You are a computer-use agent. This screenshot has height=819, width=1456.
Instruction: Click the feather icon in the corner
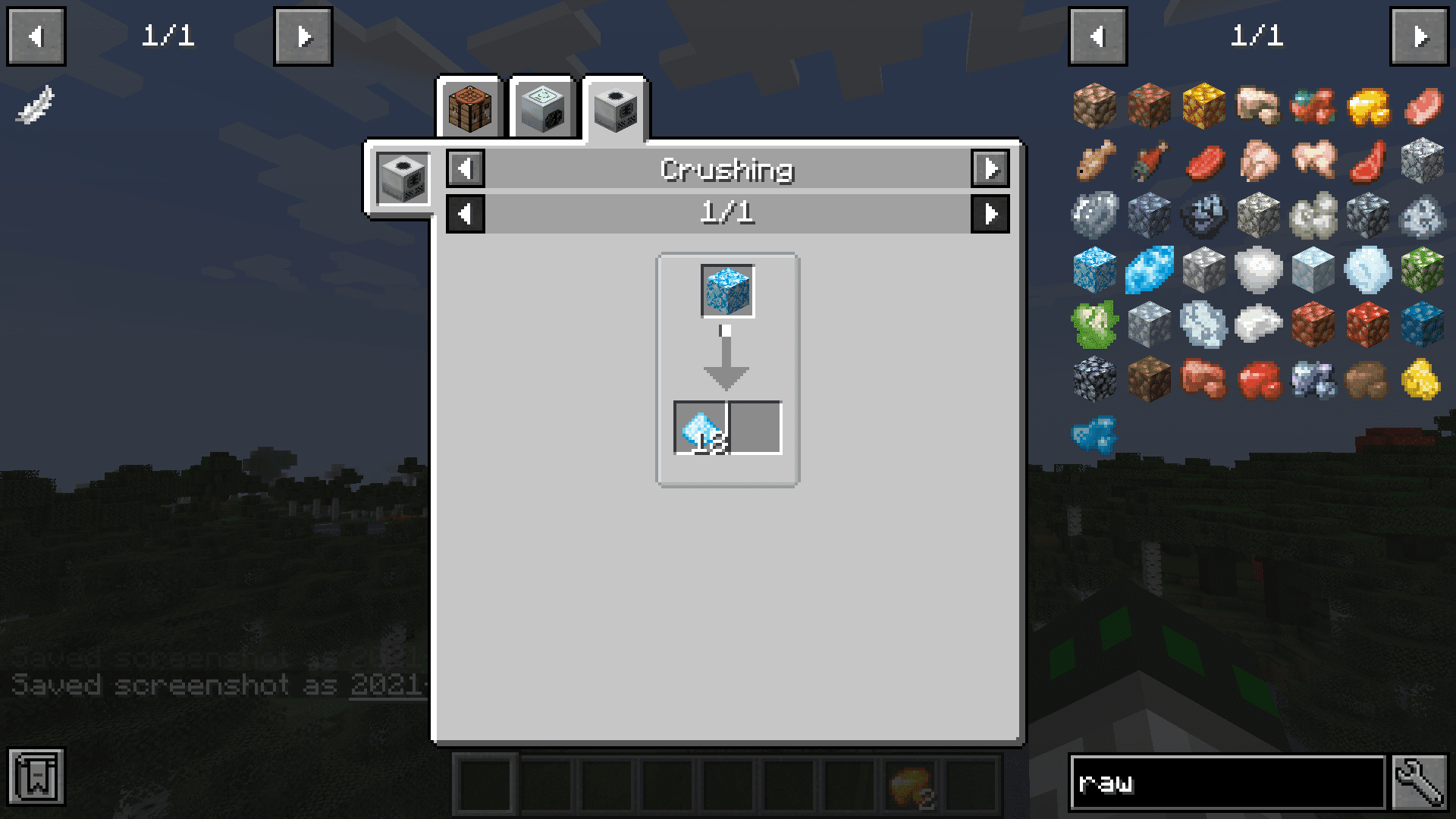pyautogui.click(x=35, y=104)
